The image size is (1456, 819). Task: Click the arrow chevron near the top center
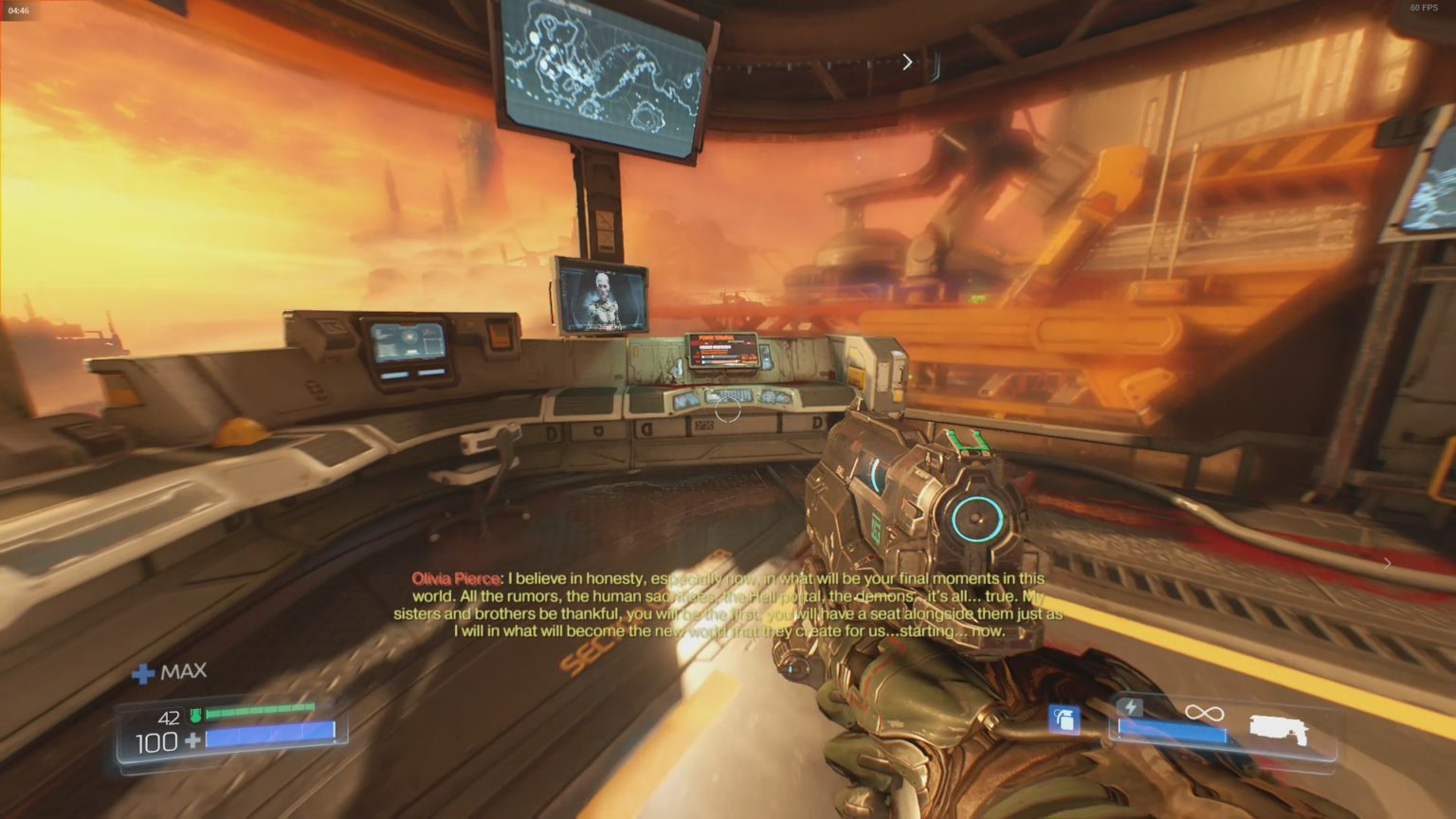pos(907,61)
